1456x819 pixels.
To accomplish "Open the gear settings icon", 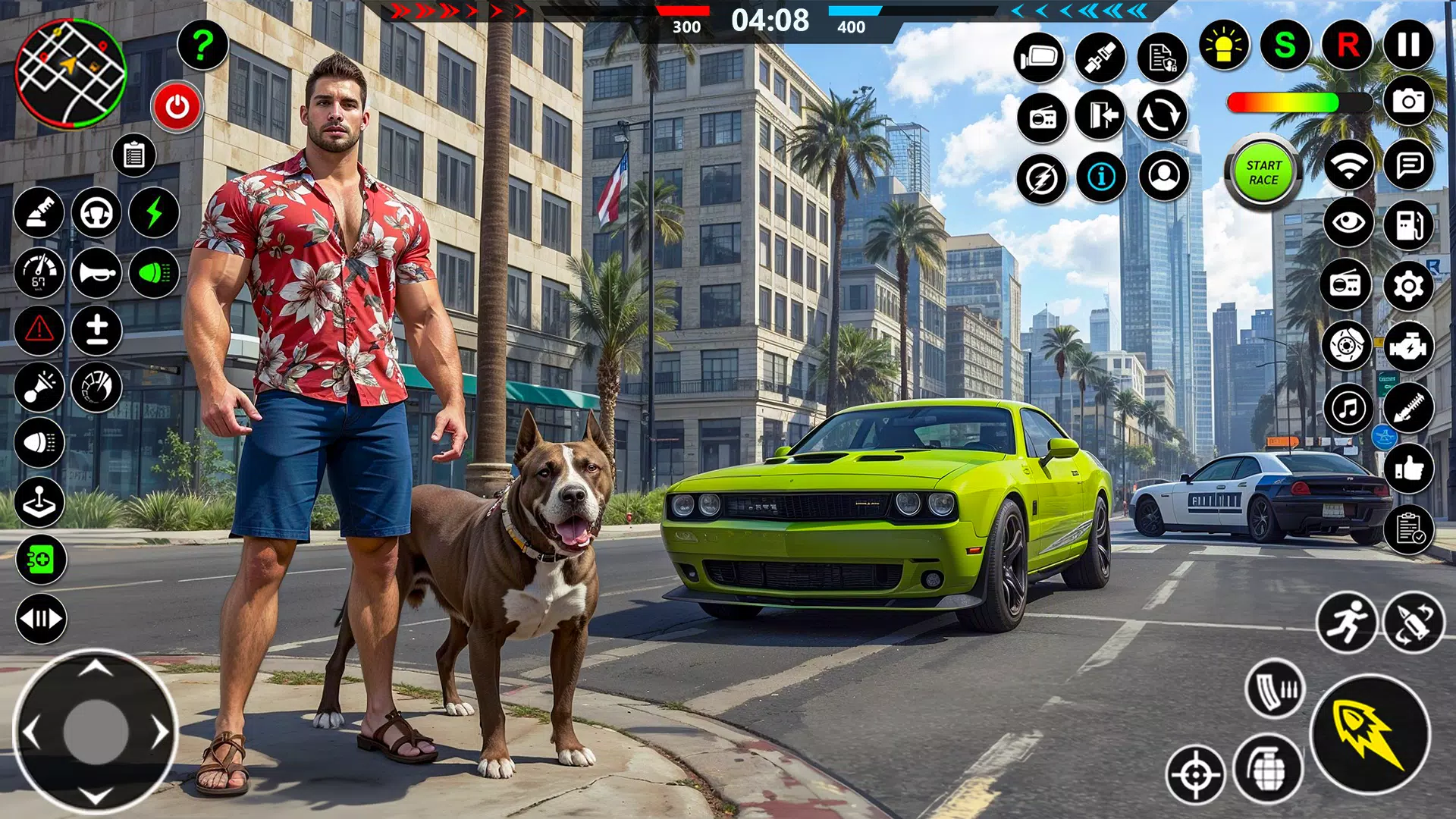I will pyautogui.click(x=1409, y=286).
